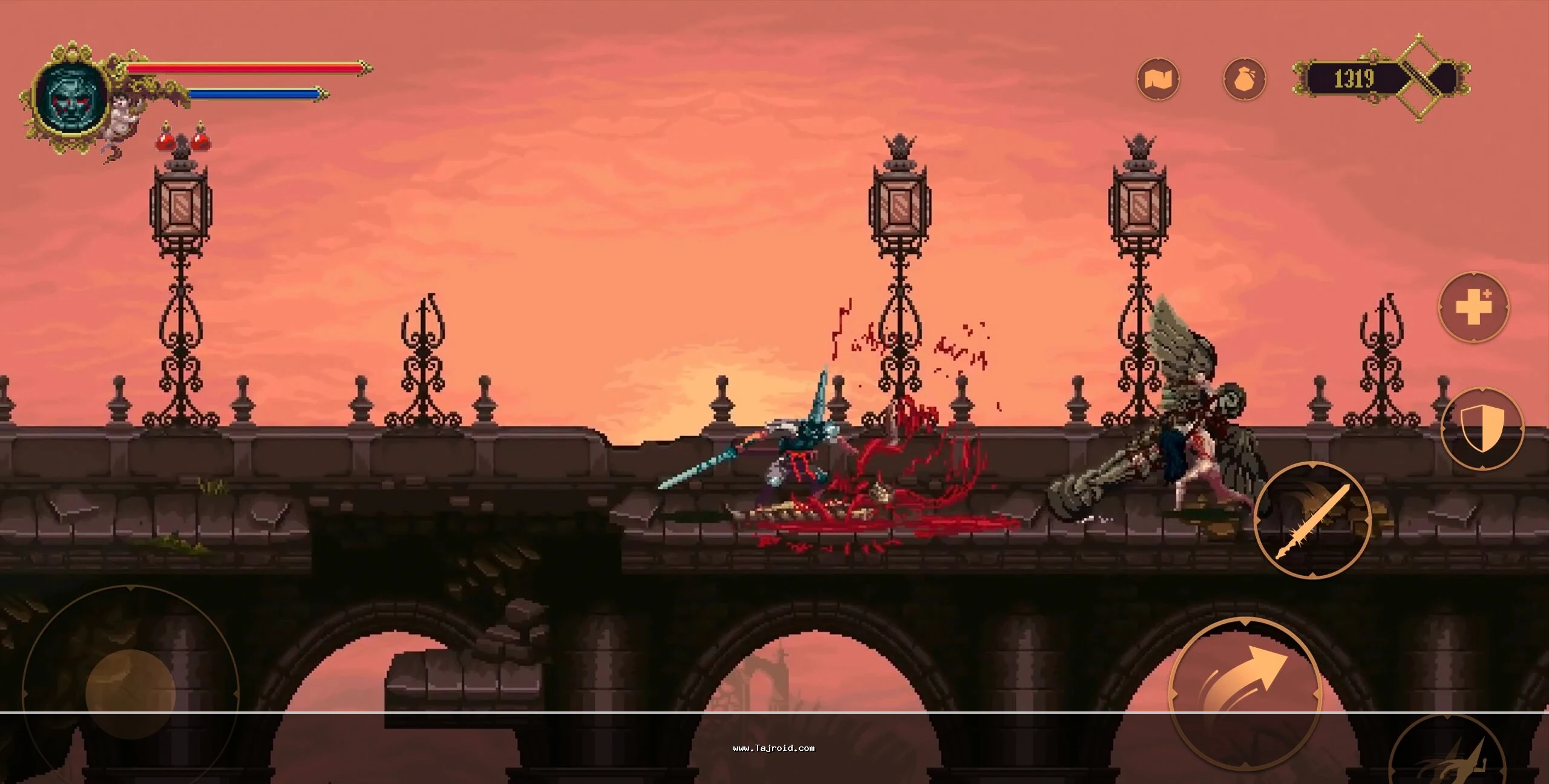The width and height of the screenshot is (1549, 784).
Task: Select the Penitent One portrait medallion
Action: [71, 96]
